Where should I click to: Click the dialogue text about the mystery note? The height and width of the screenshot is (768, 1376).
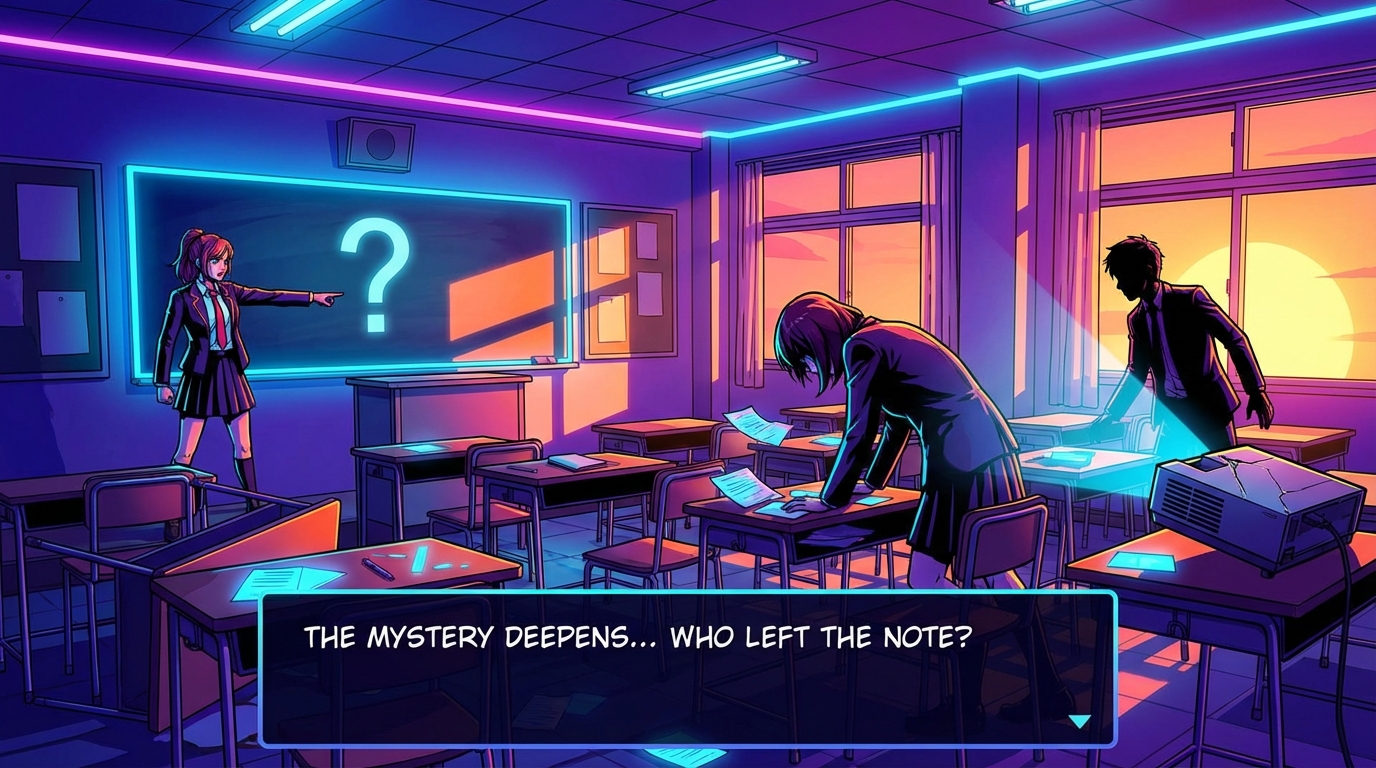click(637, 633)
